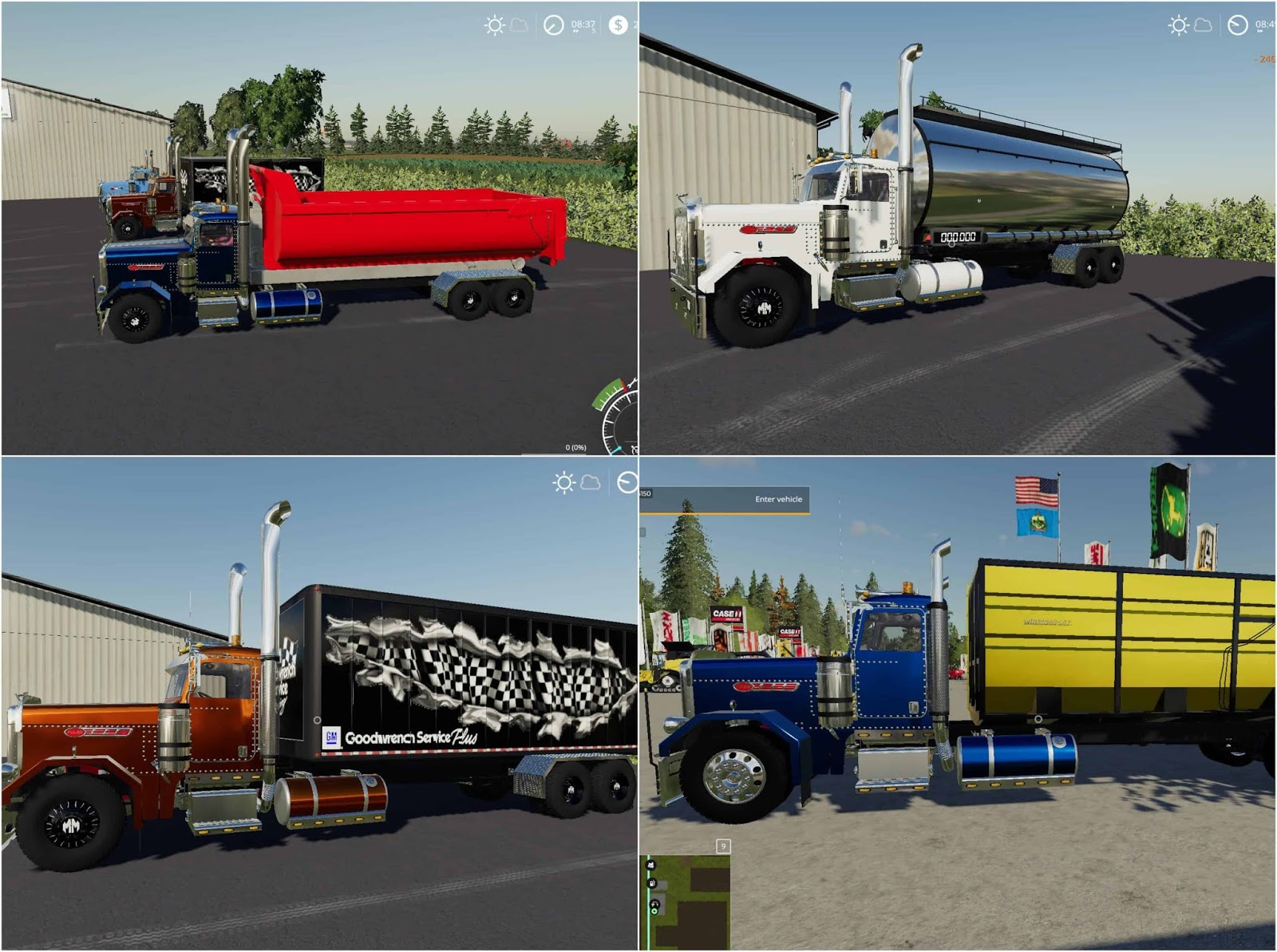Toggle the time acceleration arrows under the clock
Viewport: 1277px width, 952px height.
(x=576, y=30)
